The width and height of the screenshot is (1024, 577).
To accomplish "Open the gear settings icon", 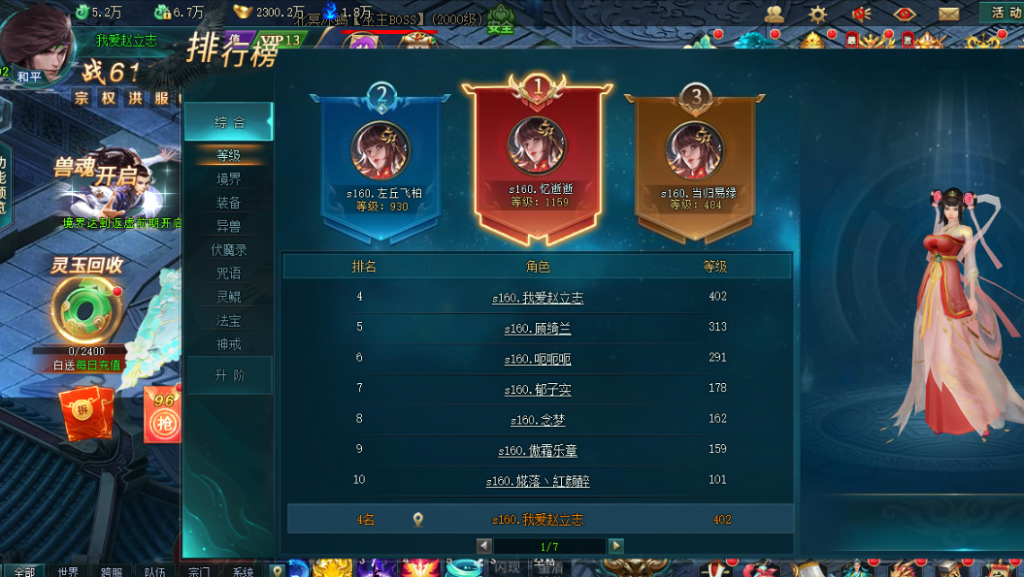I will pos(818,14).
